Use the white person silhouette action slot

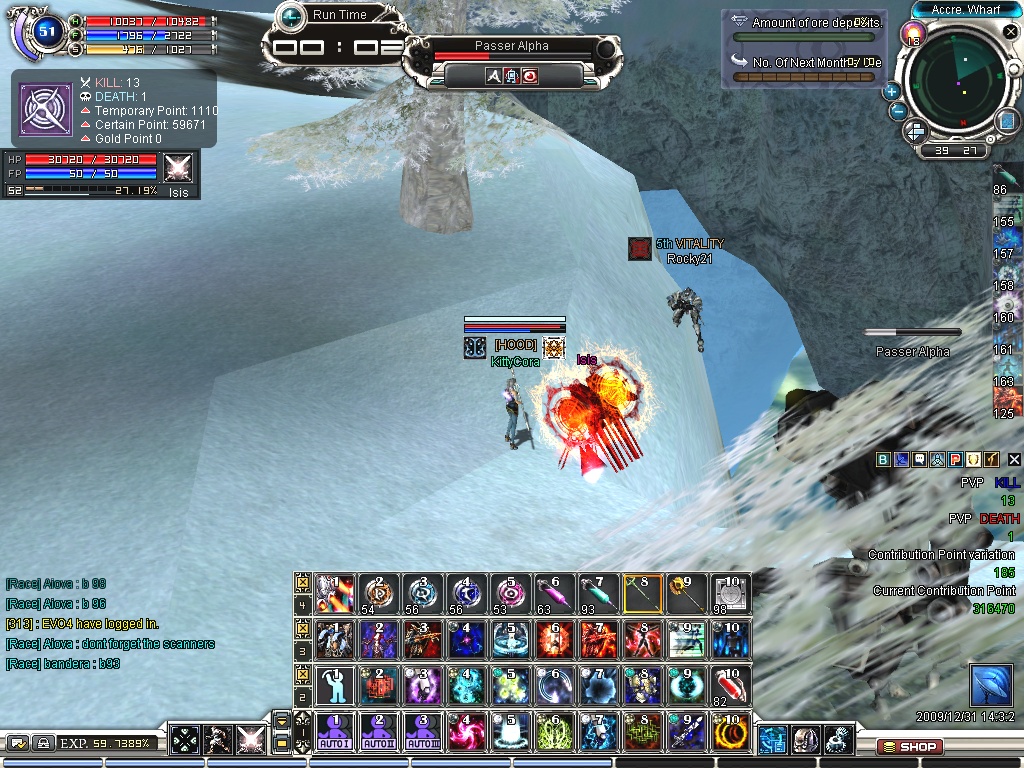334,684
